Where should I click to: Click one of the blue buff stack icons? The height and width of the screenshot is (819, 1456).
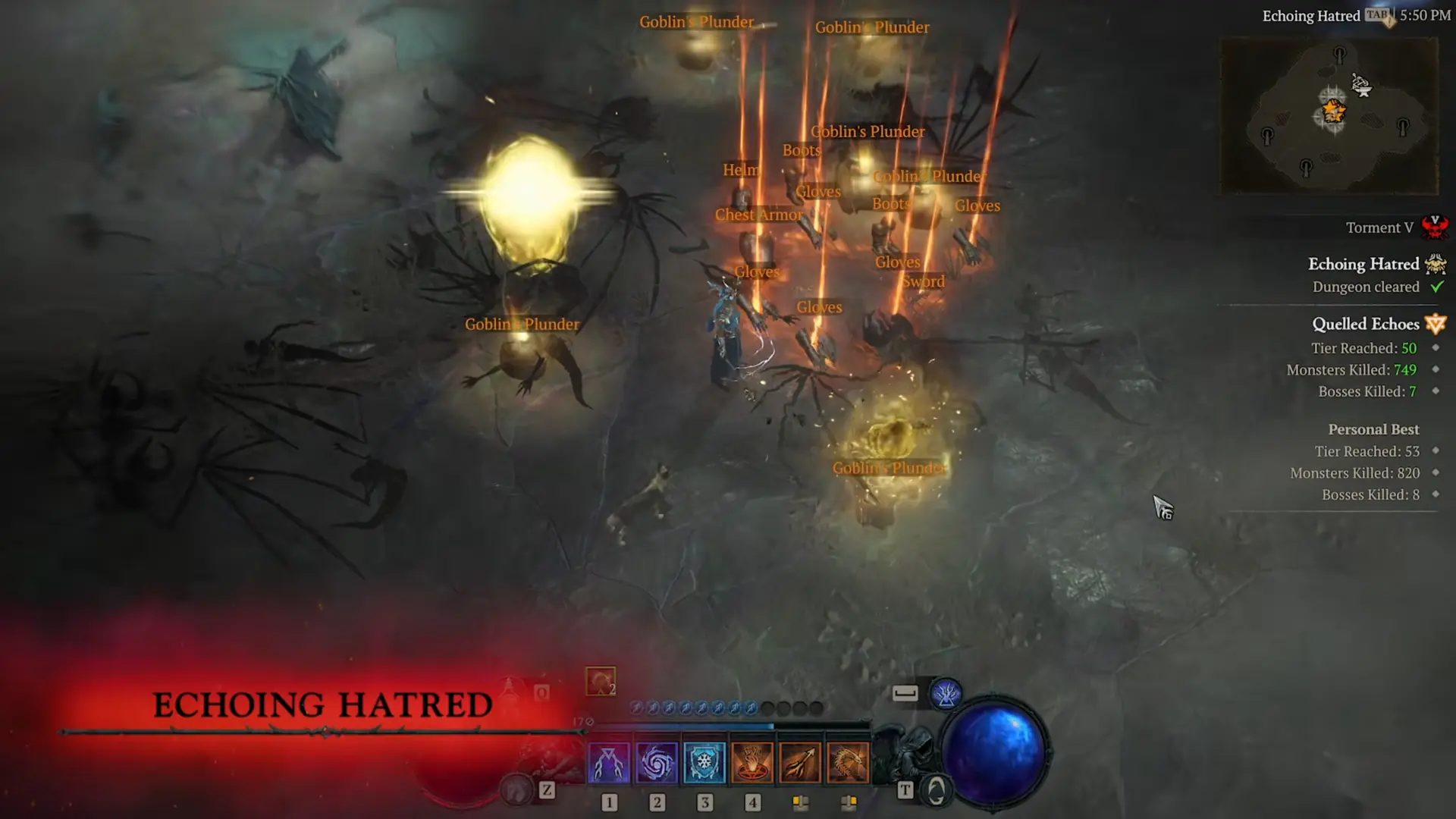(x=682, y=707)
